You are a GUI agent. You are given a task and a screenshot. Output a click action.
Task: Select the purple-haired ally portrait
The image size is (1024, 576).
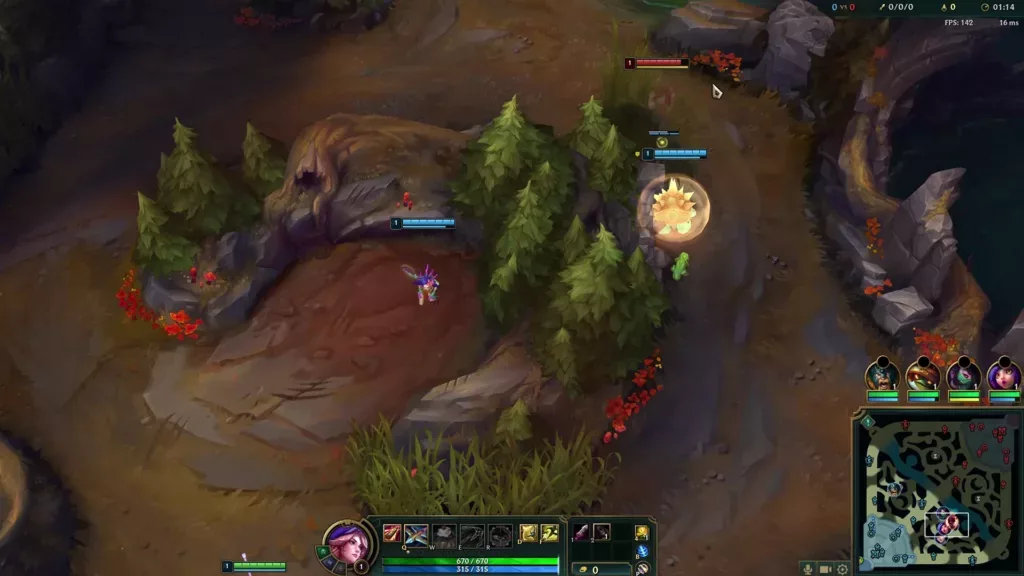1003,375
